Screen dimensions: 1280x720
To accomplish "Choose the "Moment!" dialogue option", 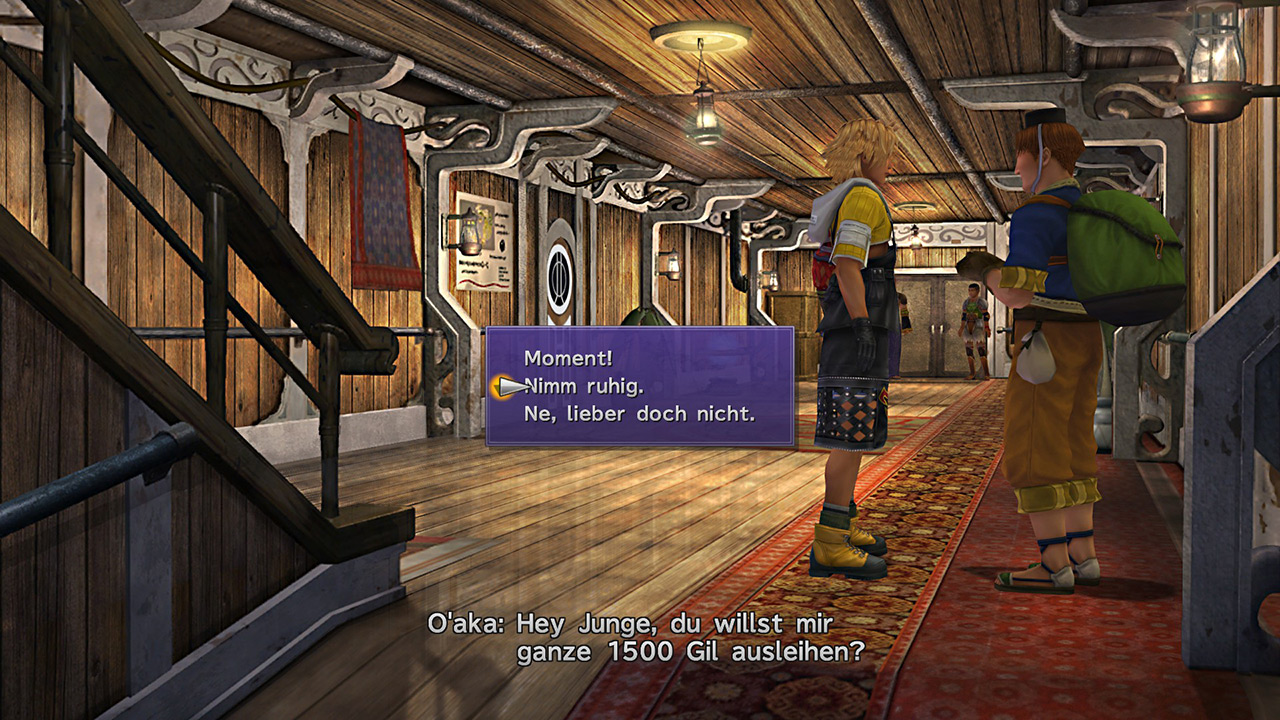I will tap(568, 358).
